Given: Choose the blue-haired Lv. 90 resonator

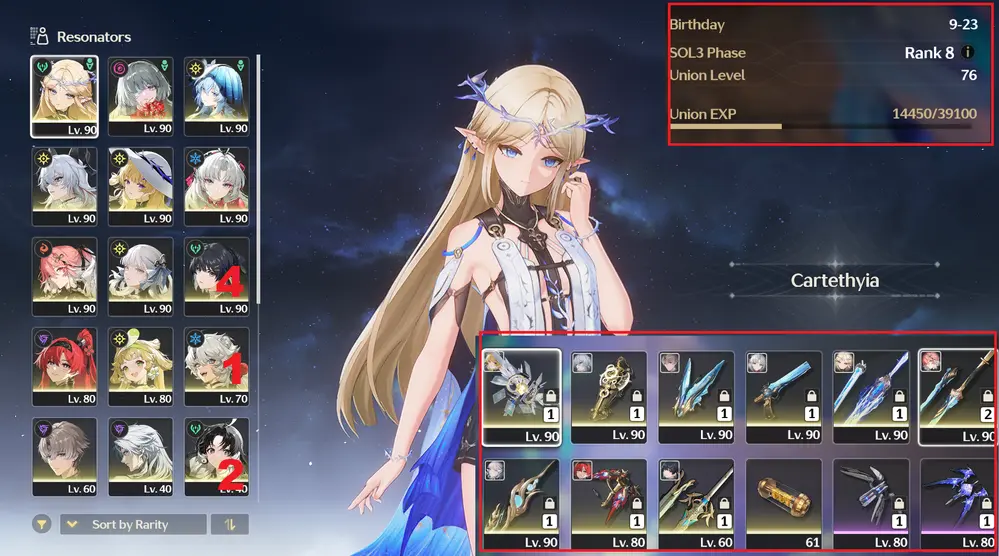Looking at the screenshot, I should 217,95.
